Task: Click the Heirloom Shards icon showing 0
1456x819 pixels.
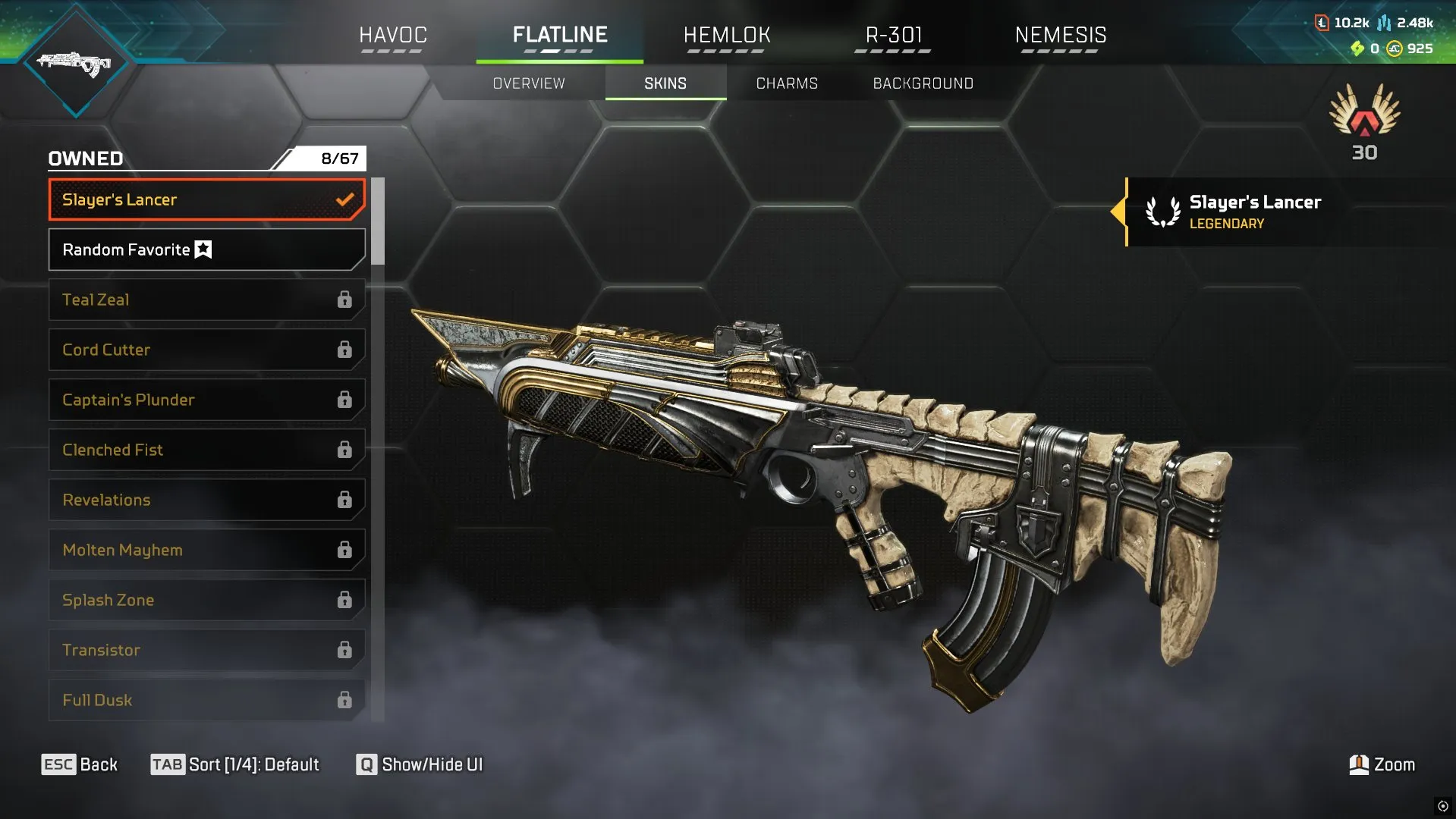Action: pos(1358,49)
